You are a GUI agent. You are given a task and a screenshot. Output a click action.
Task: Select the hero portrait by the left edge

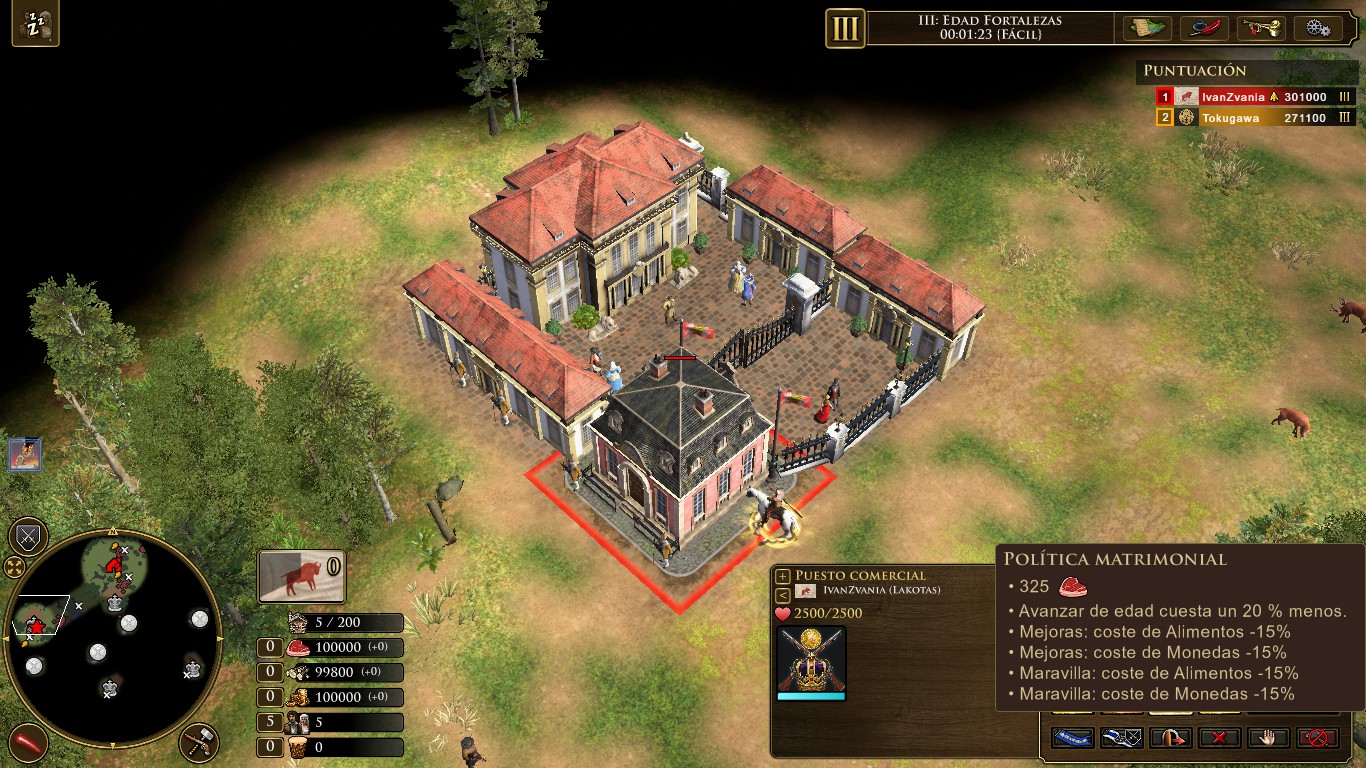click(24, 454)
